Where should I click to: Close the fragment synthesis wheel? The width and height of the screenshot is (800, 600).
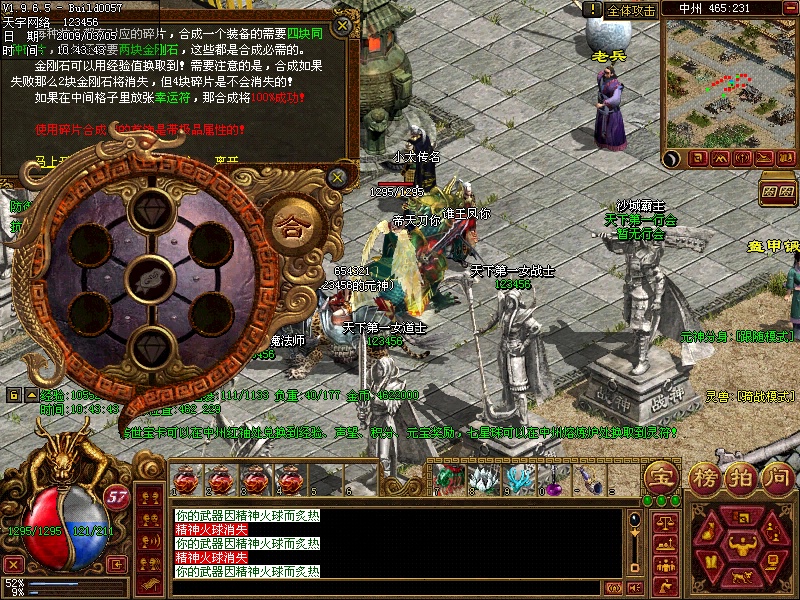point(339,177)
